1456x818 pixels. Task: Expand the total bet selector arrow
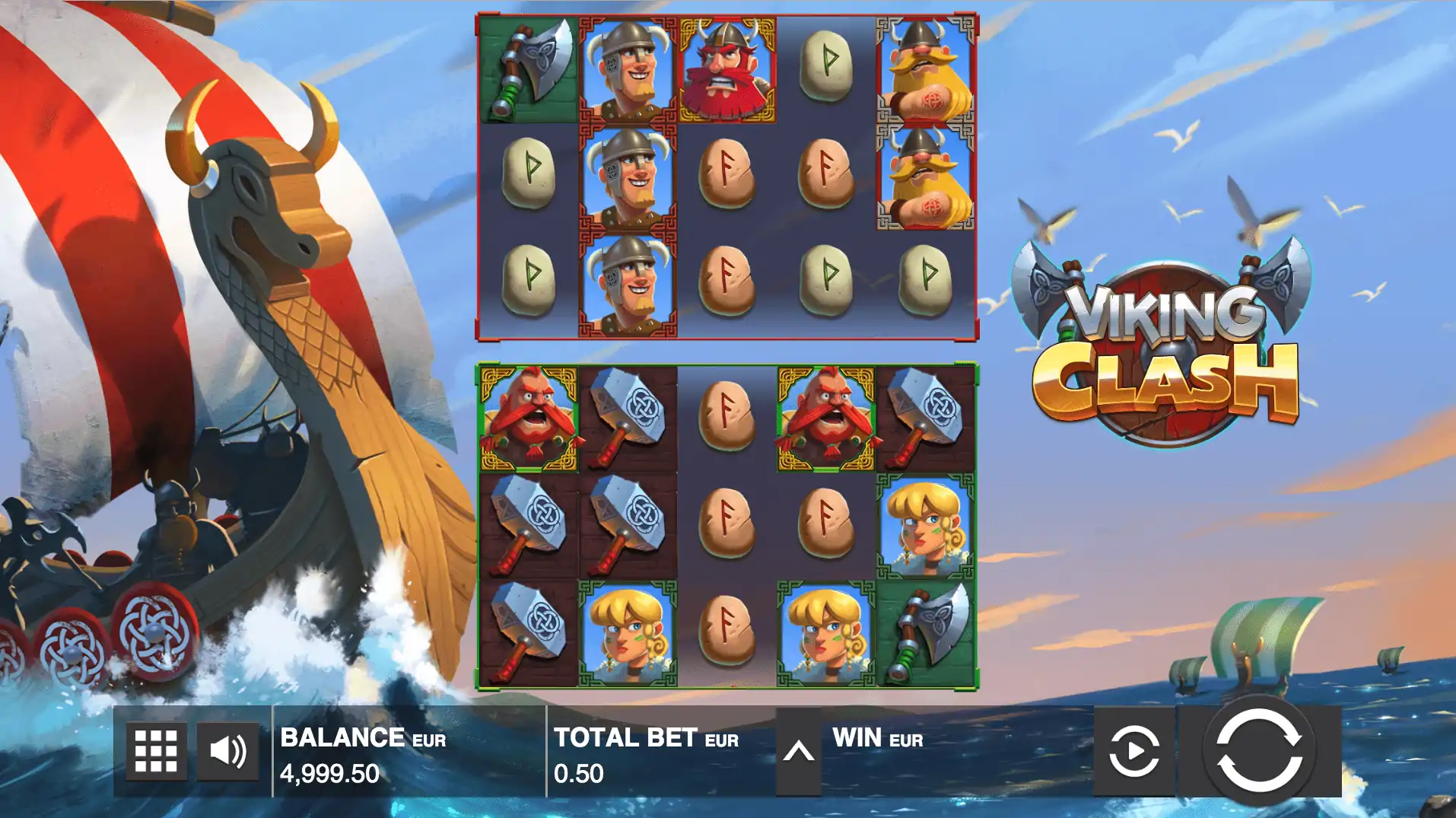798,752
